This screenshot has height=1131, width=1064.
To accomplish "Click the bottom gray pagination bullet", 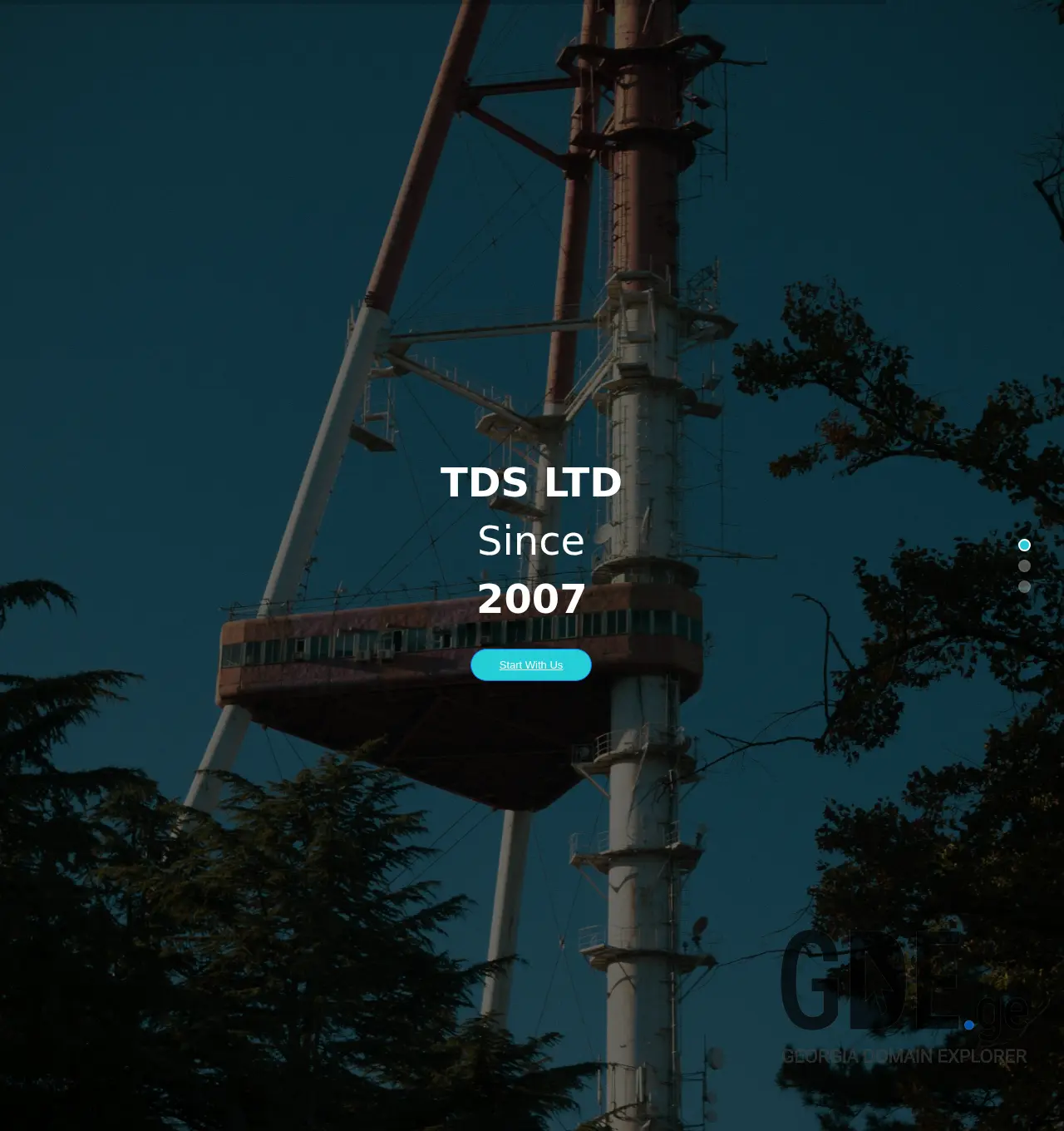I will pyautogui.click(x=1025, y=586).
